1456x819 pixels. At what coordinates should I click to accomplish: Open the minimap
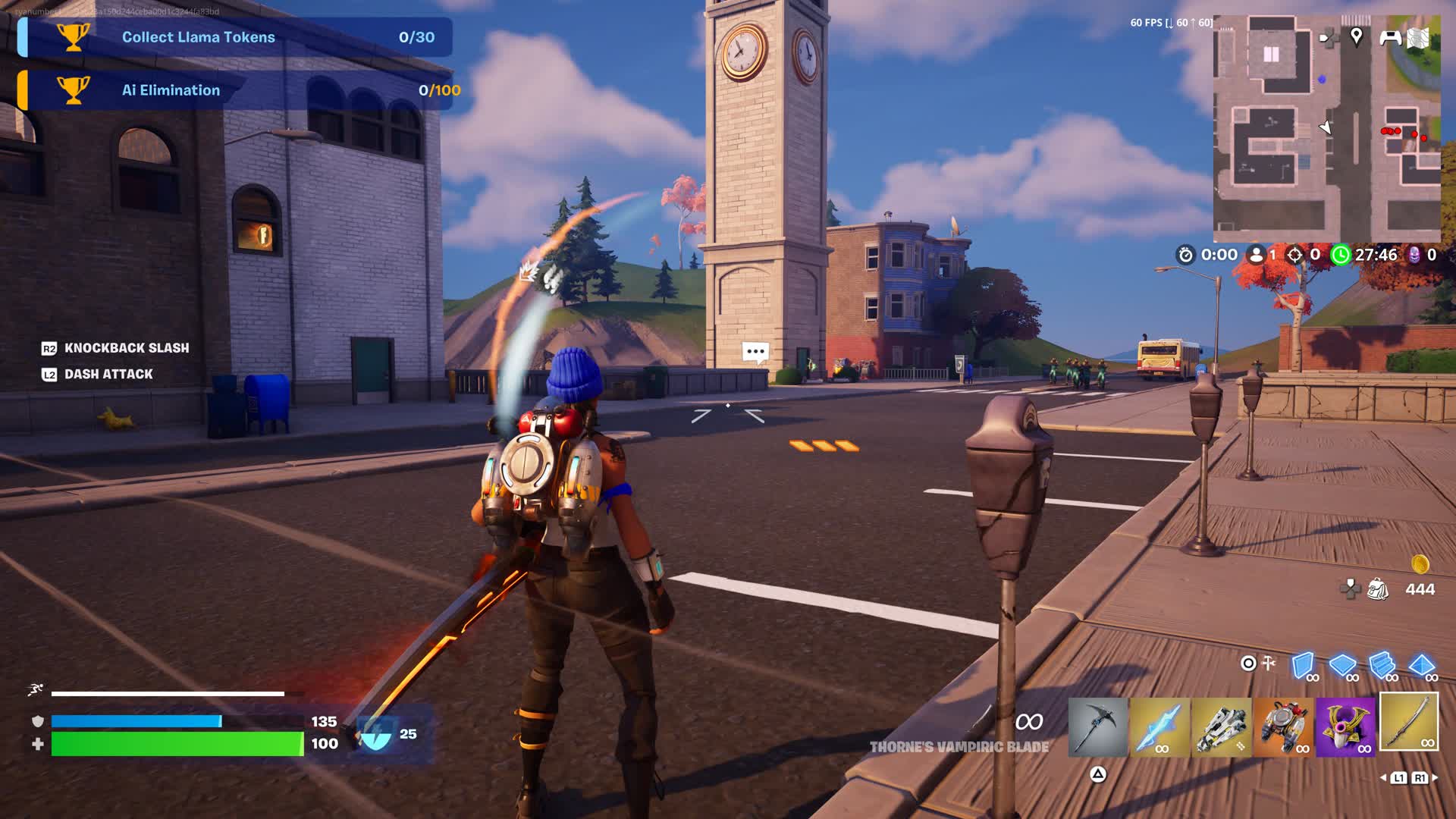pos(1326,129)
